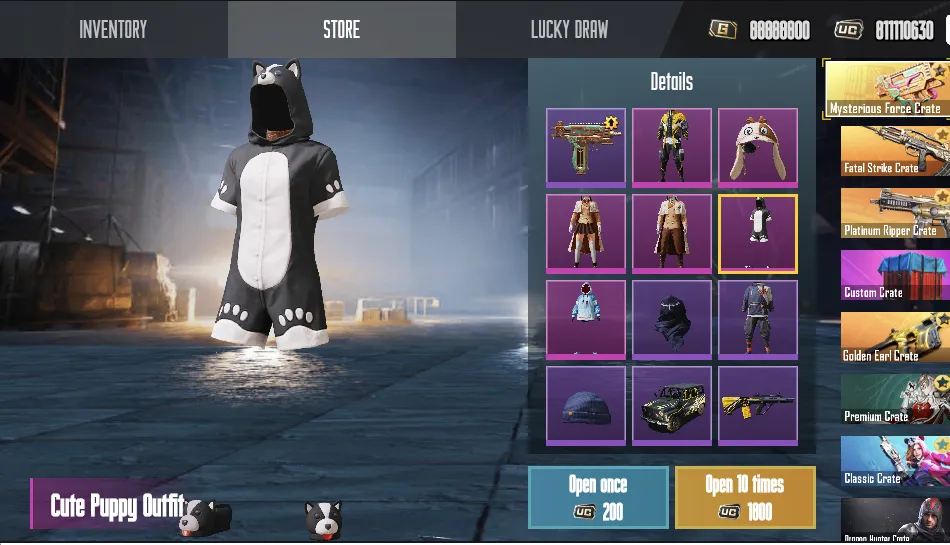Open the Platinum Ripper Crate entry
The width and height of the screenshot is (950, 545).
coord(894,213)
